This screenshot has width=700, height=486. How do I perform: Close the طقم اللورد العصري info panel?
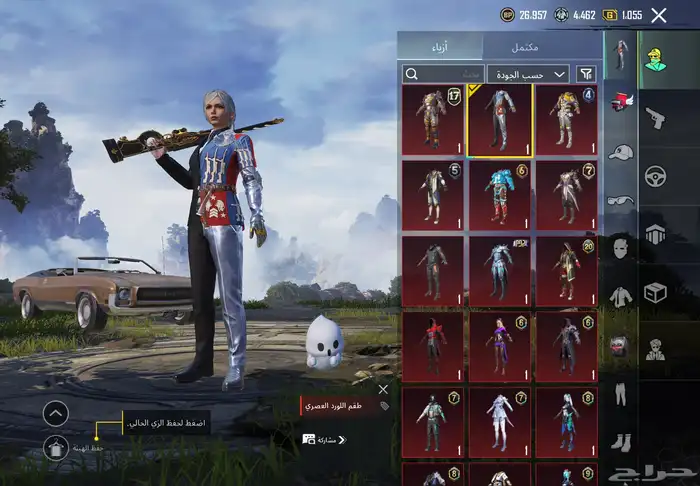pyautogui.click(x=383, y=390)
